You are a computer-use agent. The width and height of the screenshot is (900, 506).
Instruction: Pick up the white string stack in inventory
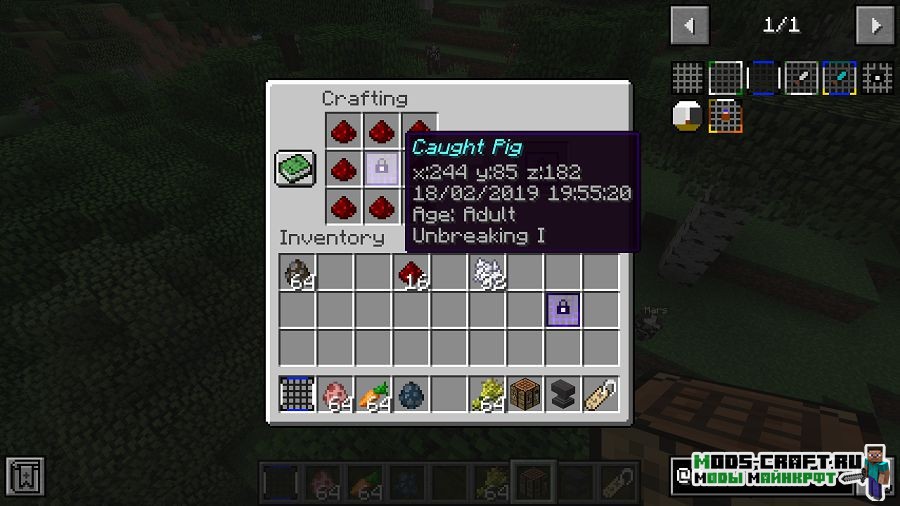(x=487, y=272)
